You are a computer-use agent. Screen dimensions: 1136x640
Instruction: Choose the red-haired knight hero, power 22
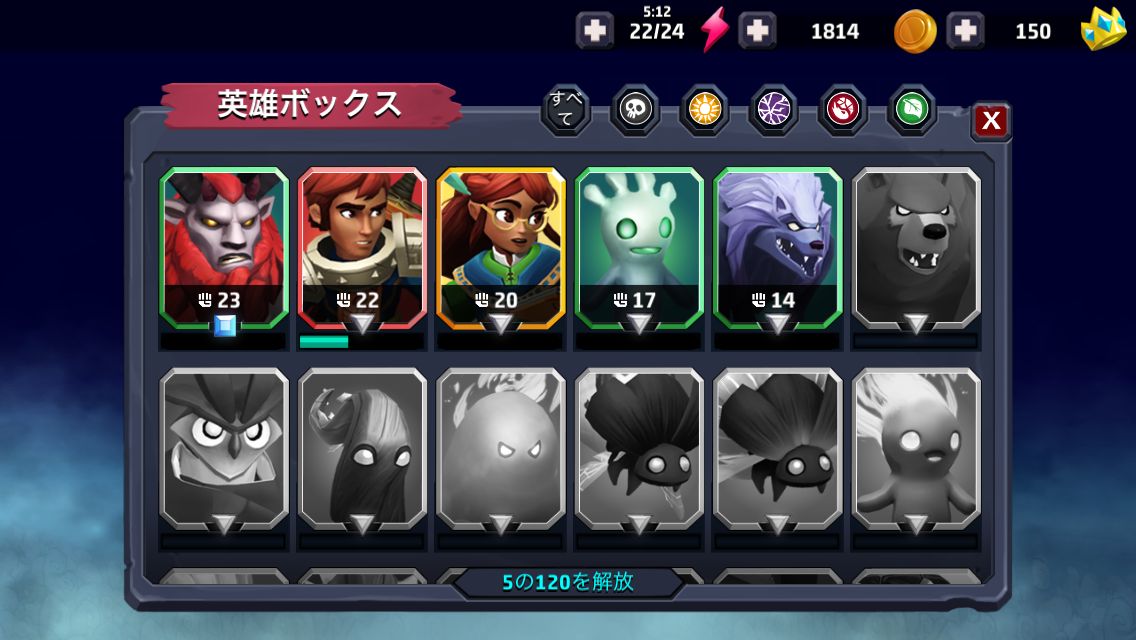pyautogui.click(x=362, y=247)
